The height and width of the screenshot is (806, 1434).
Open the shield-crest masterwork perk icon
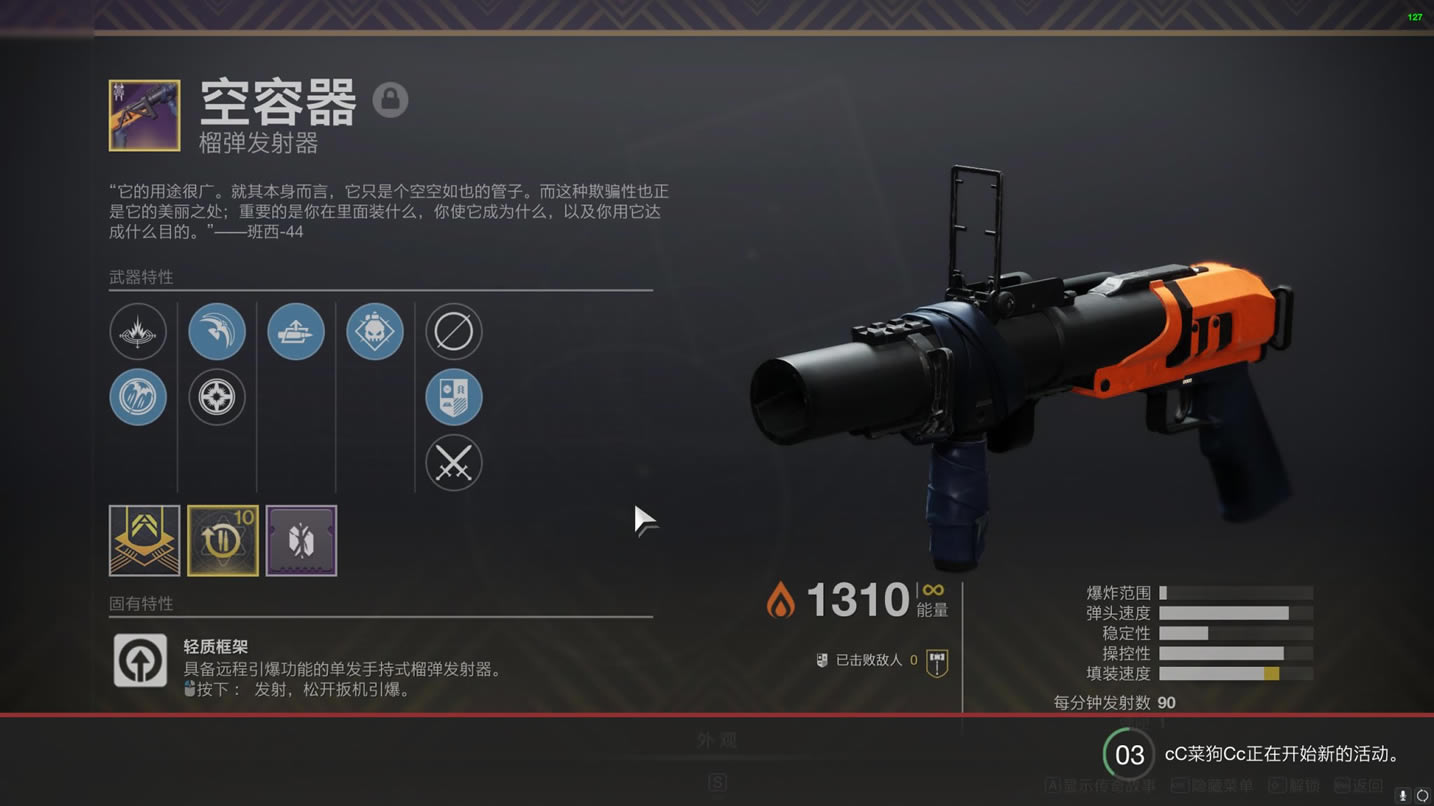point(454,397)
